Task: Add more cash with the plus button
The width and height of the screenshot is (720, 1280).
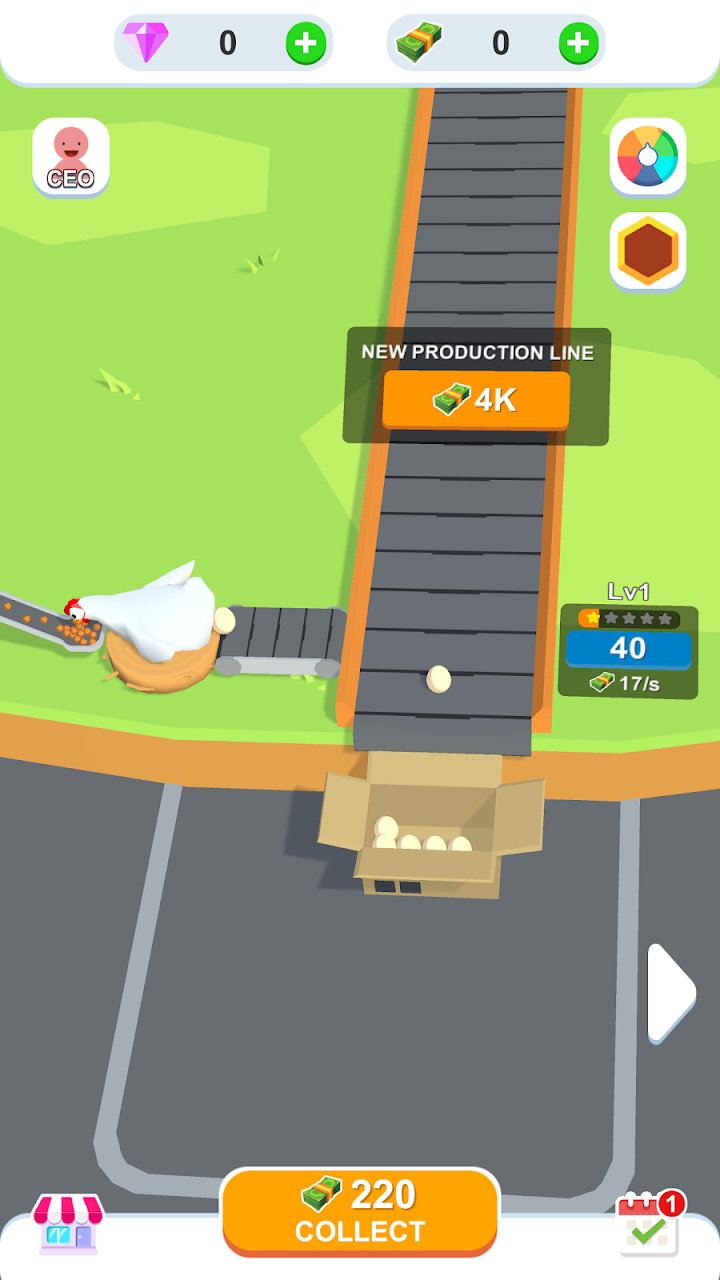Action: point(578,43)
